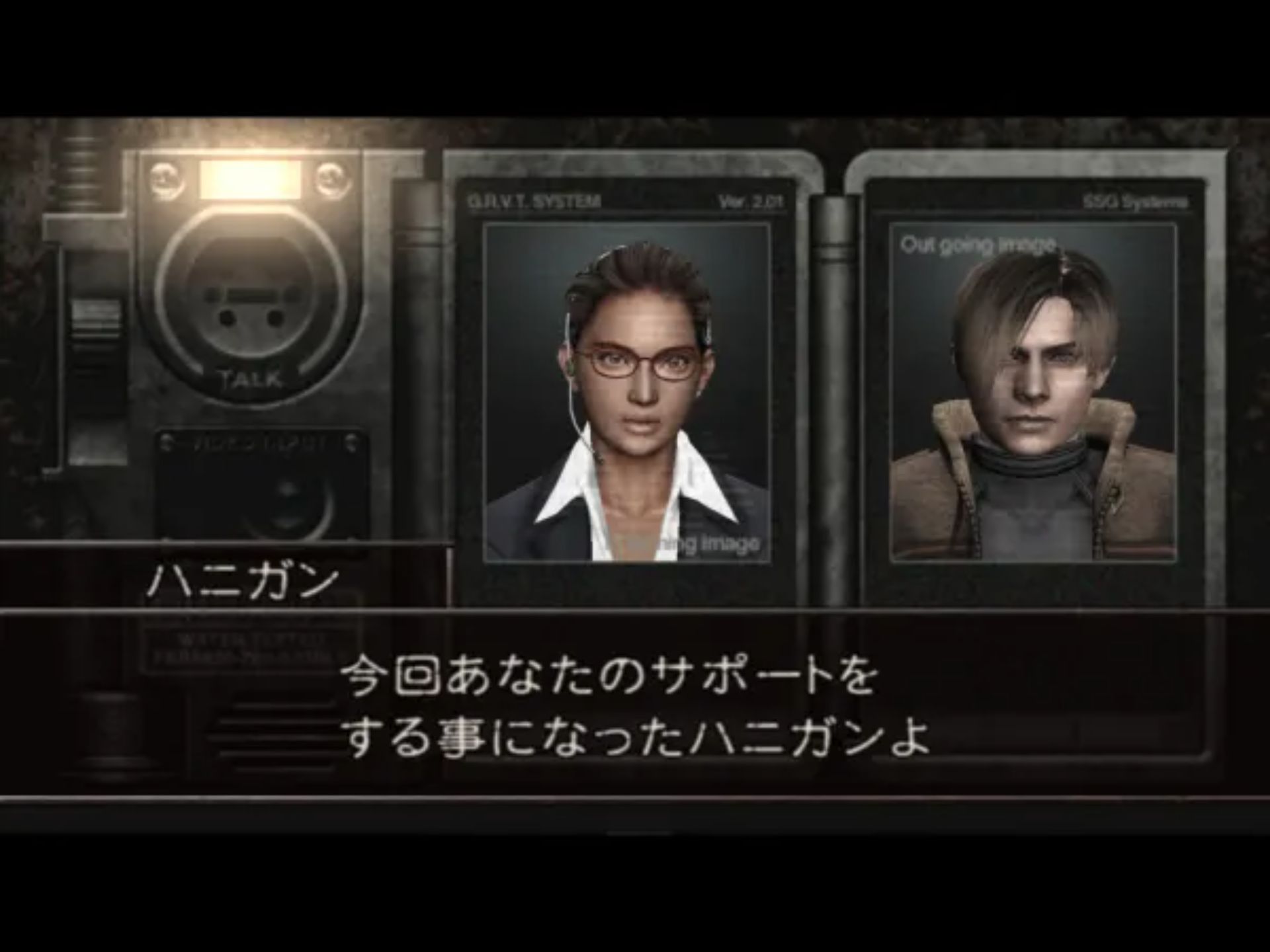Image resolution: width=1270 pixels, height=952 pixels.
Task: Click the G.R.V.T. SYSTEM logo
Action: tap(536, 202)
